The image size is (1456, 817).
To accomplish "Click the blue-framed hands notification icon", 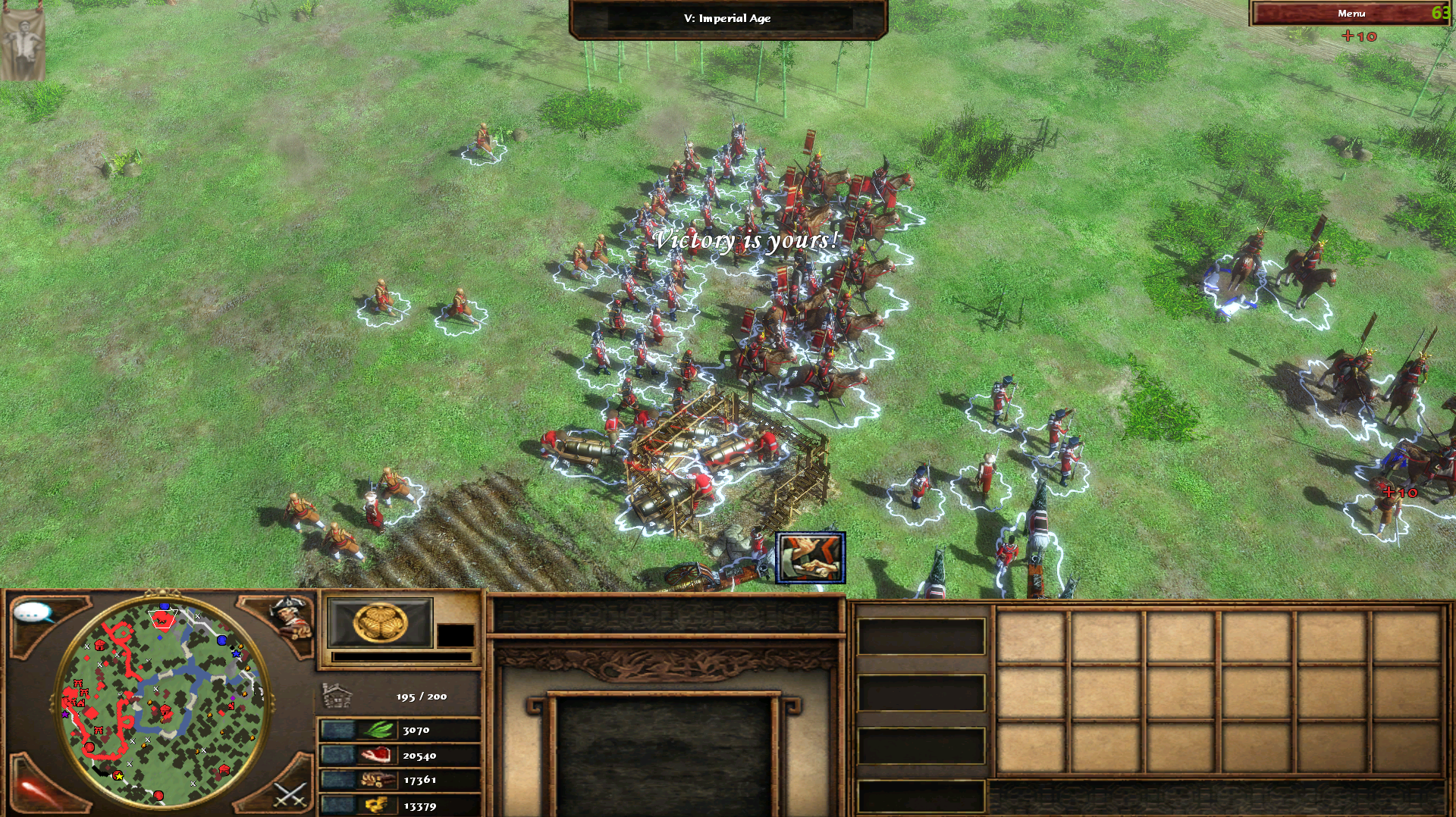I will pyautogui.click(x=810, y=558).
